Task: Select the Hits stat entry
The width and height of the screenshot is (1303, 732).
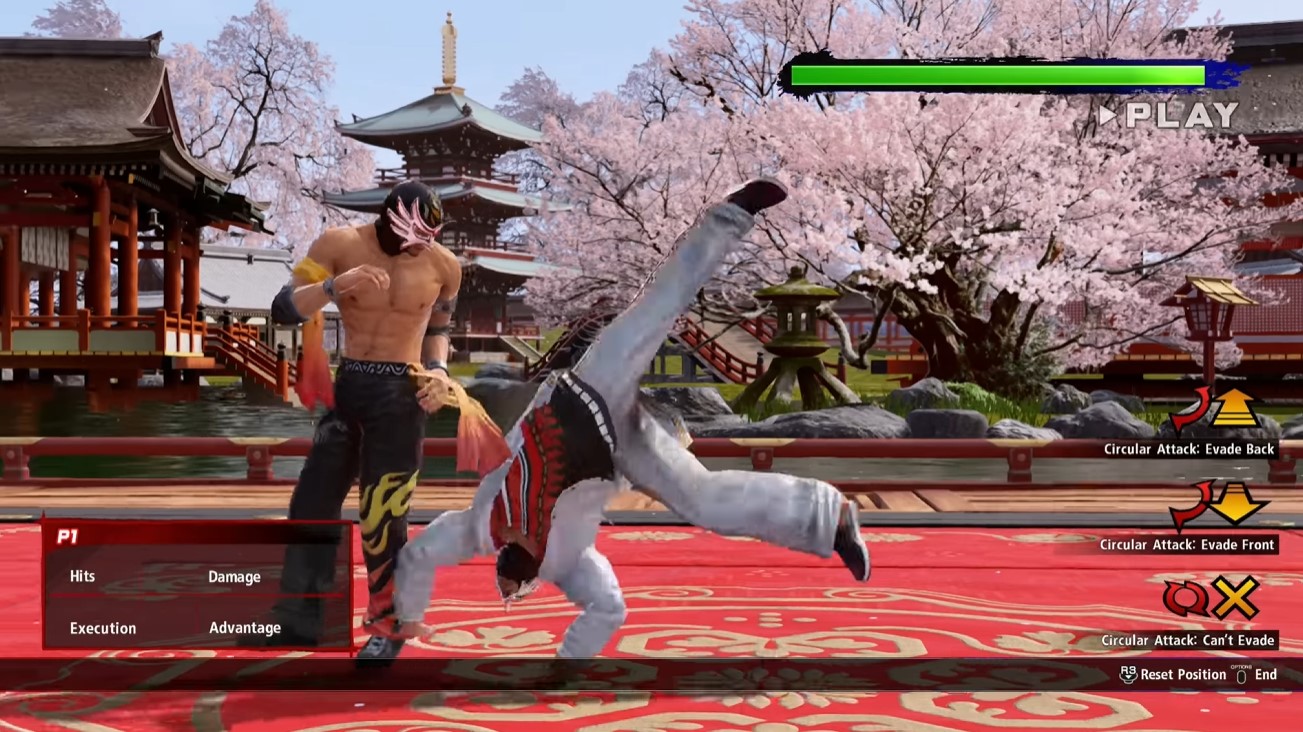Action: [x=82, y=576]
